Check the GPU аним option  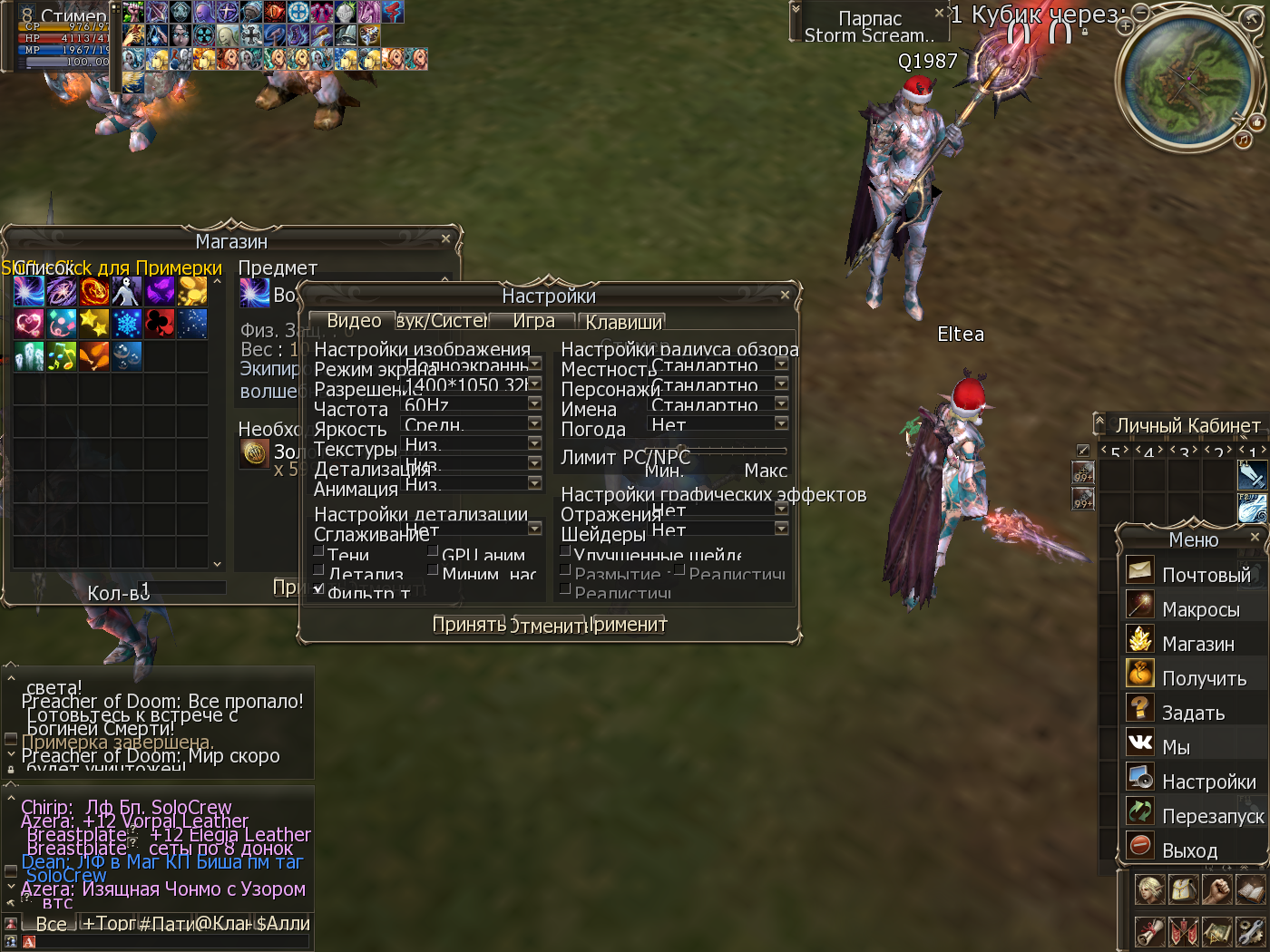(x=435, y=553)
